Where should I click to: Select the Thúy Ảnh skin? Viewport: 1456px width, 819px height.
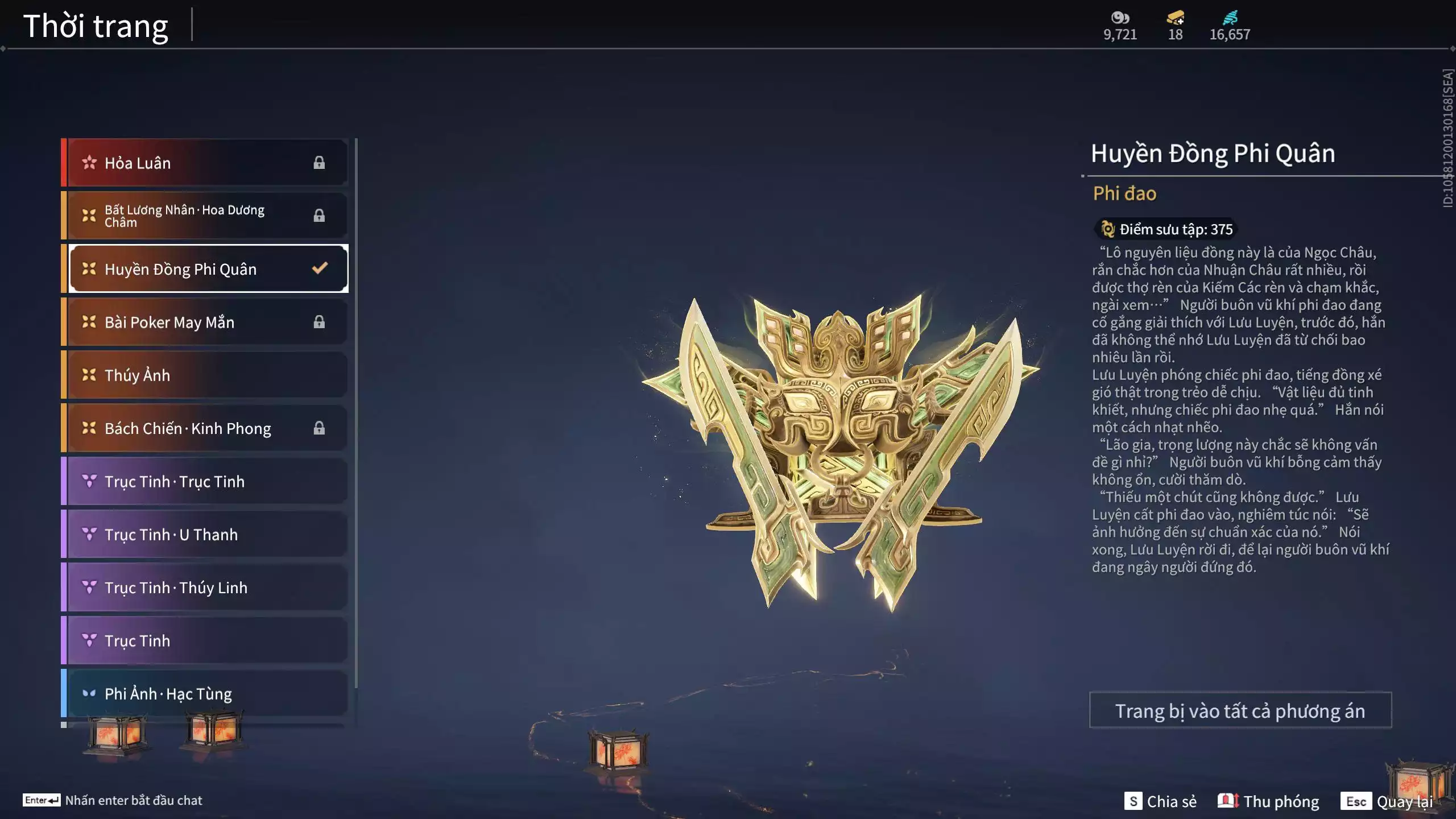pyautogui.click(x=205, y=375)
